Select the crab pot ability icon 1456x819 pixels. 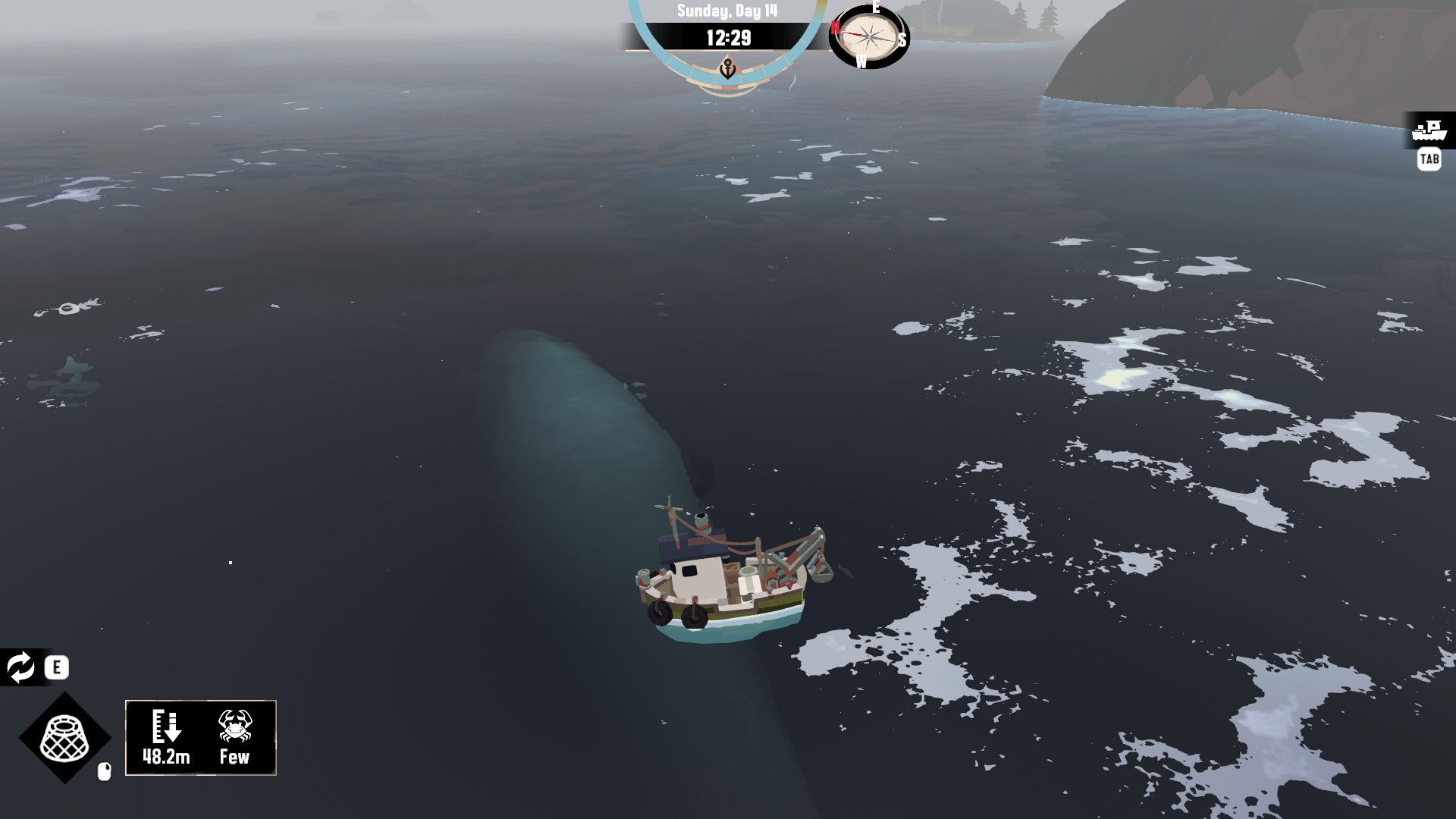[64, 738]
